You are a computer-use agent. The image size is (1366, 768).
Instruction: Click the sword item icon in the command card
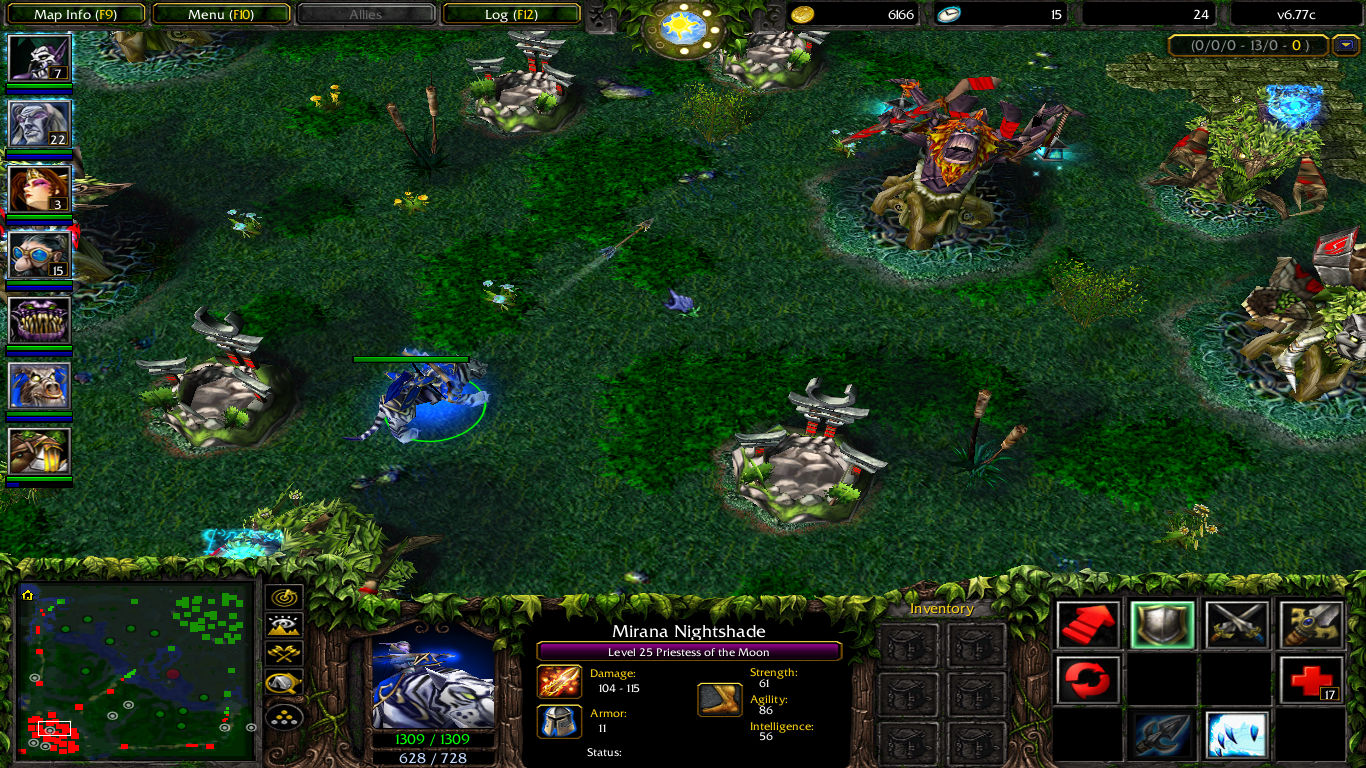[1312, 623]
